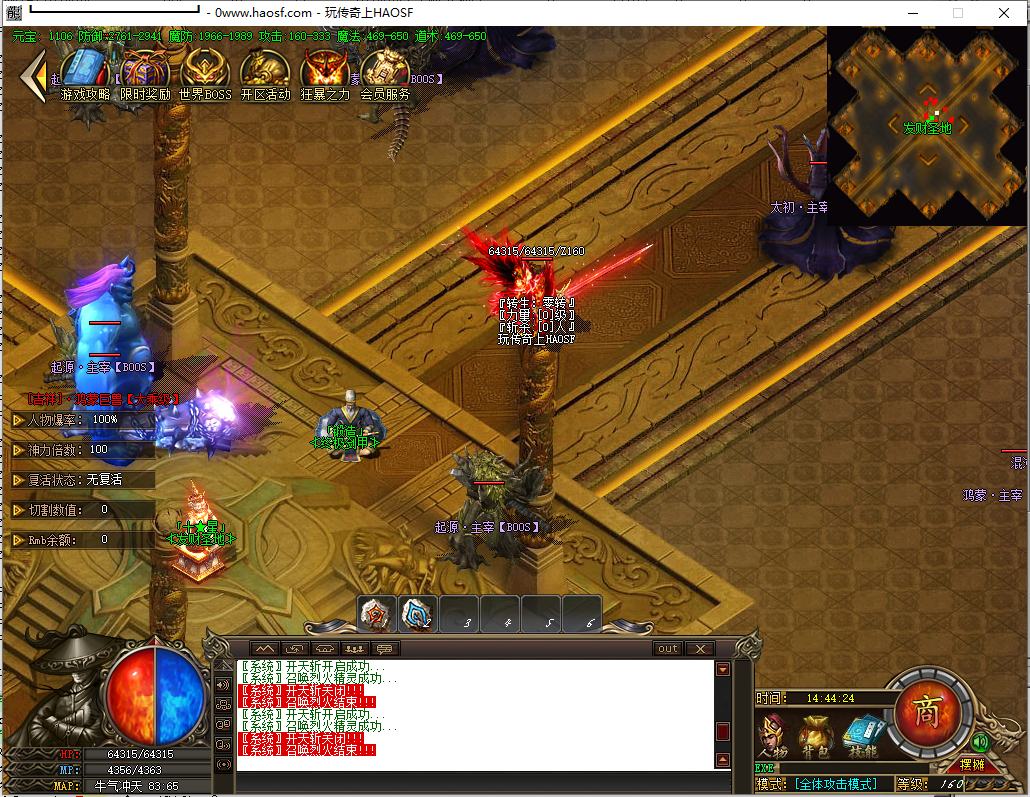Click the minimap in the corner
This screenshot has height=797, width=1030.
927,125
